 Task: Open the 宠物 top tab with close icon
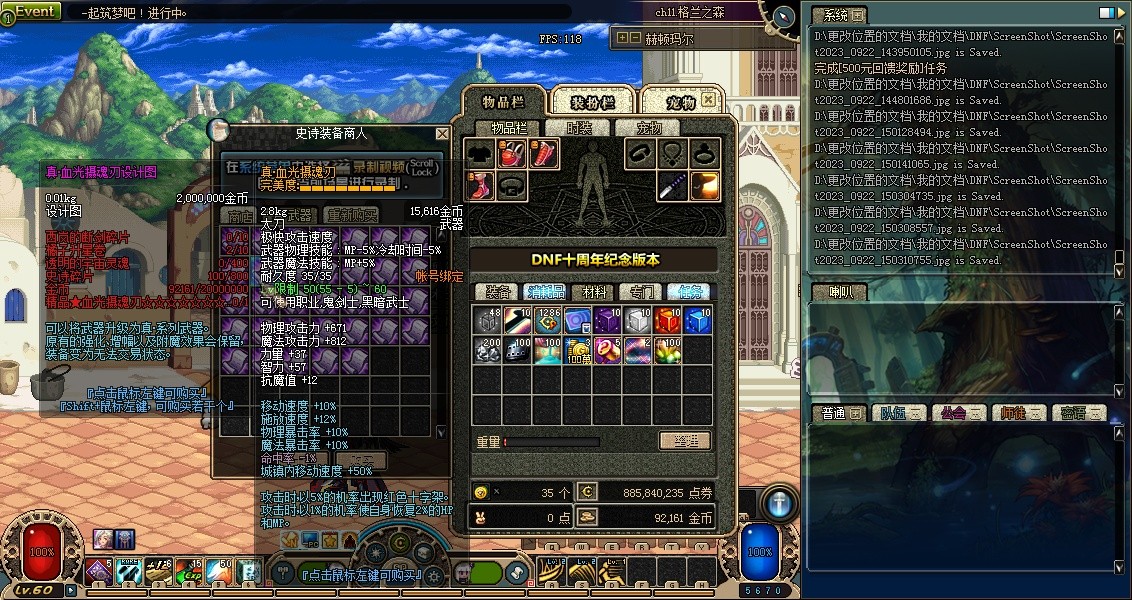click(681, 102)
